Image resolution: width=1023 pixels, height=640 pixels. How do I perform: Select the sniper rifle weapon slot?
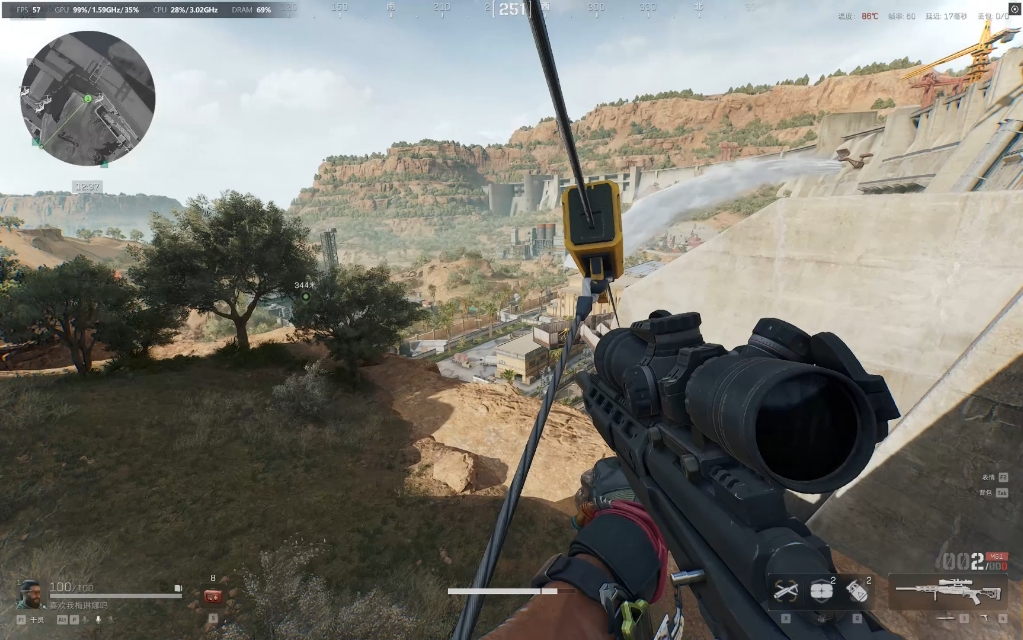tap(947, 590)
